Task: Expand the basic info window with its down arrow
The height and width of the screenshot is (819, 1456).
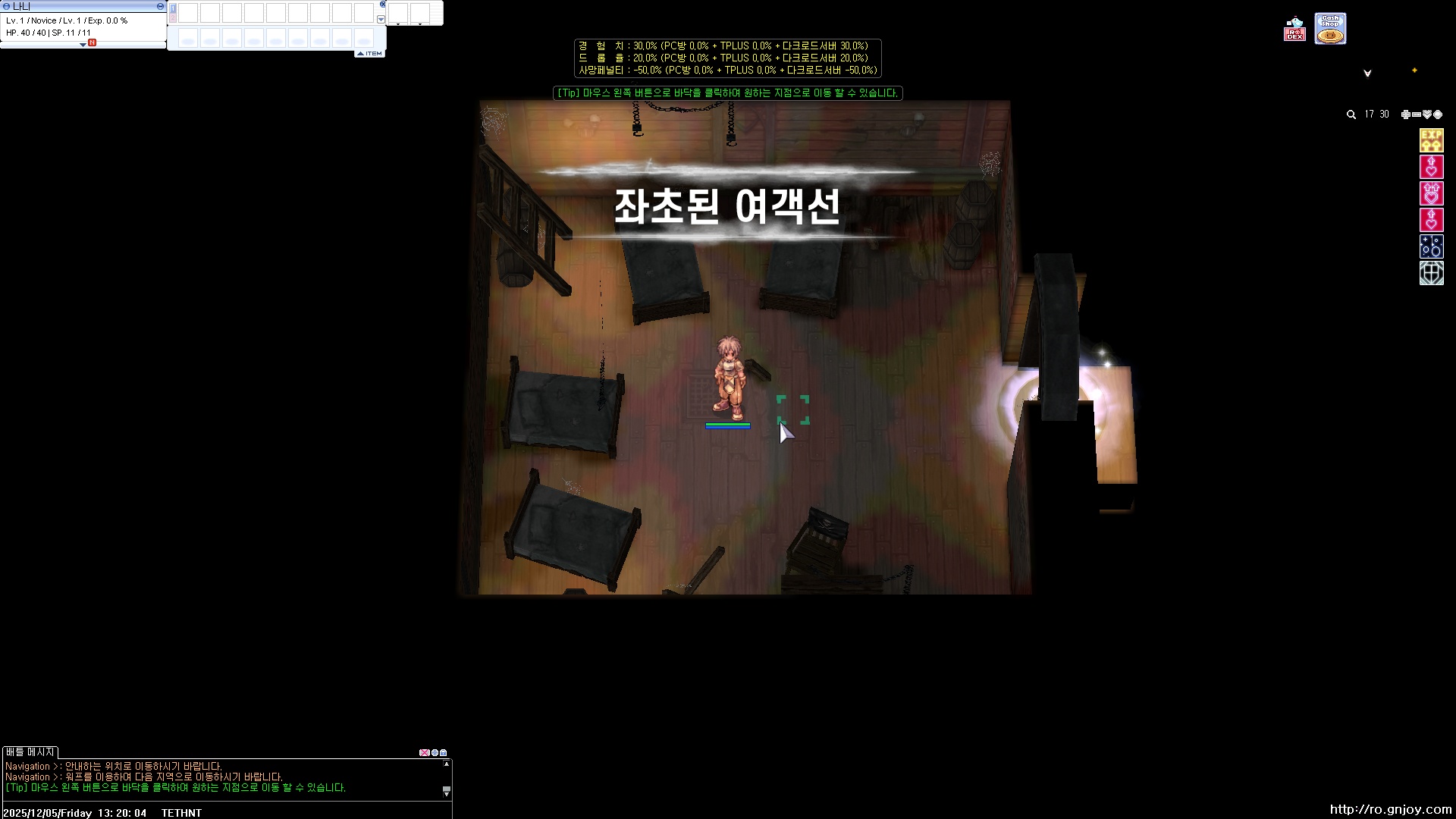Action: click(x=83, y=44)
